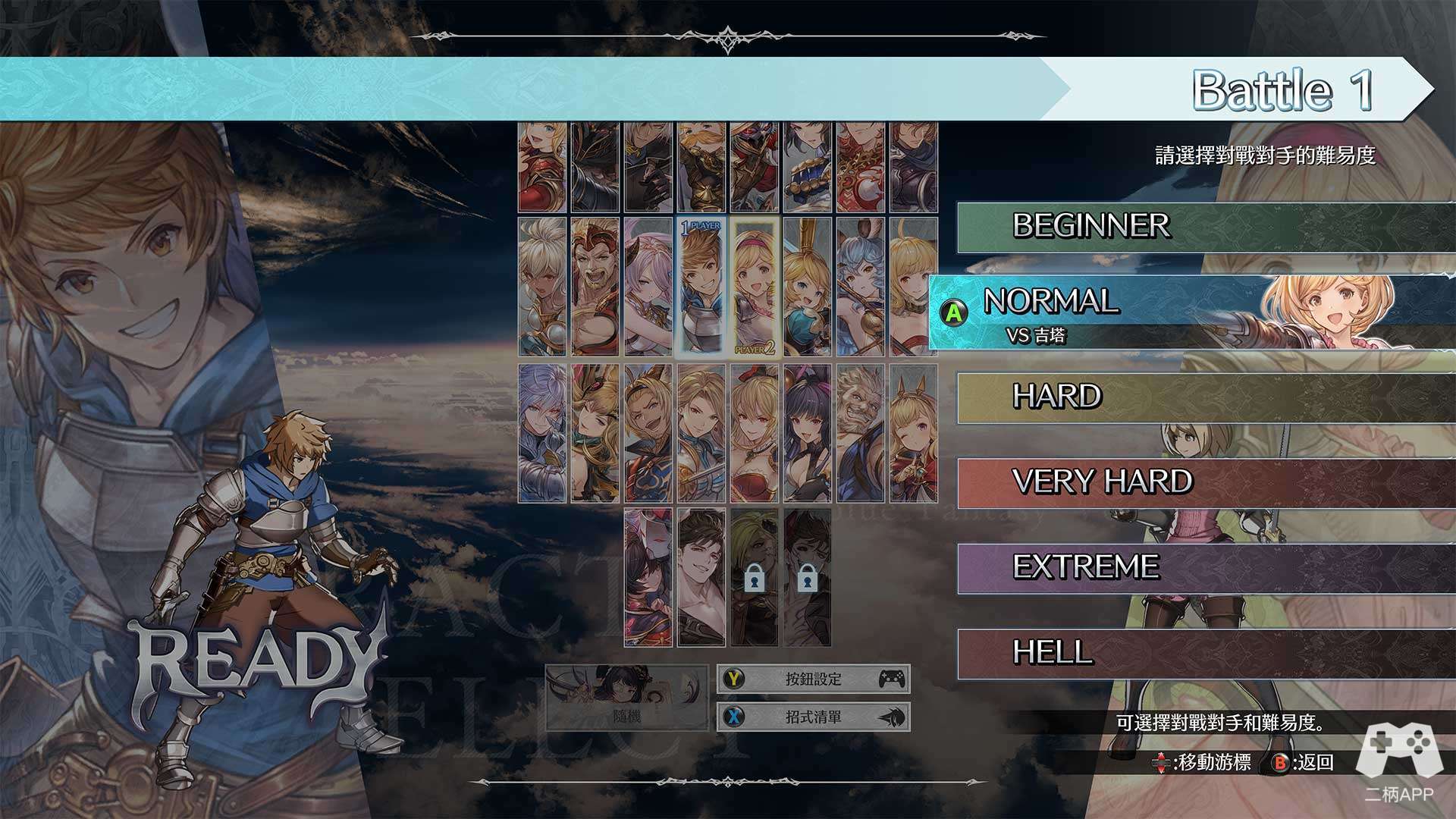
Task: Pick the pink-haired Narmaya portrait
Action: tap(648, 287)
